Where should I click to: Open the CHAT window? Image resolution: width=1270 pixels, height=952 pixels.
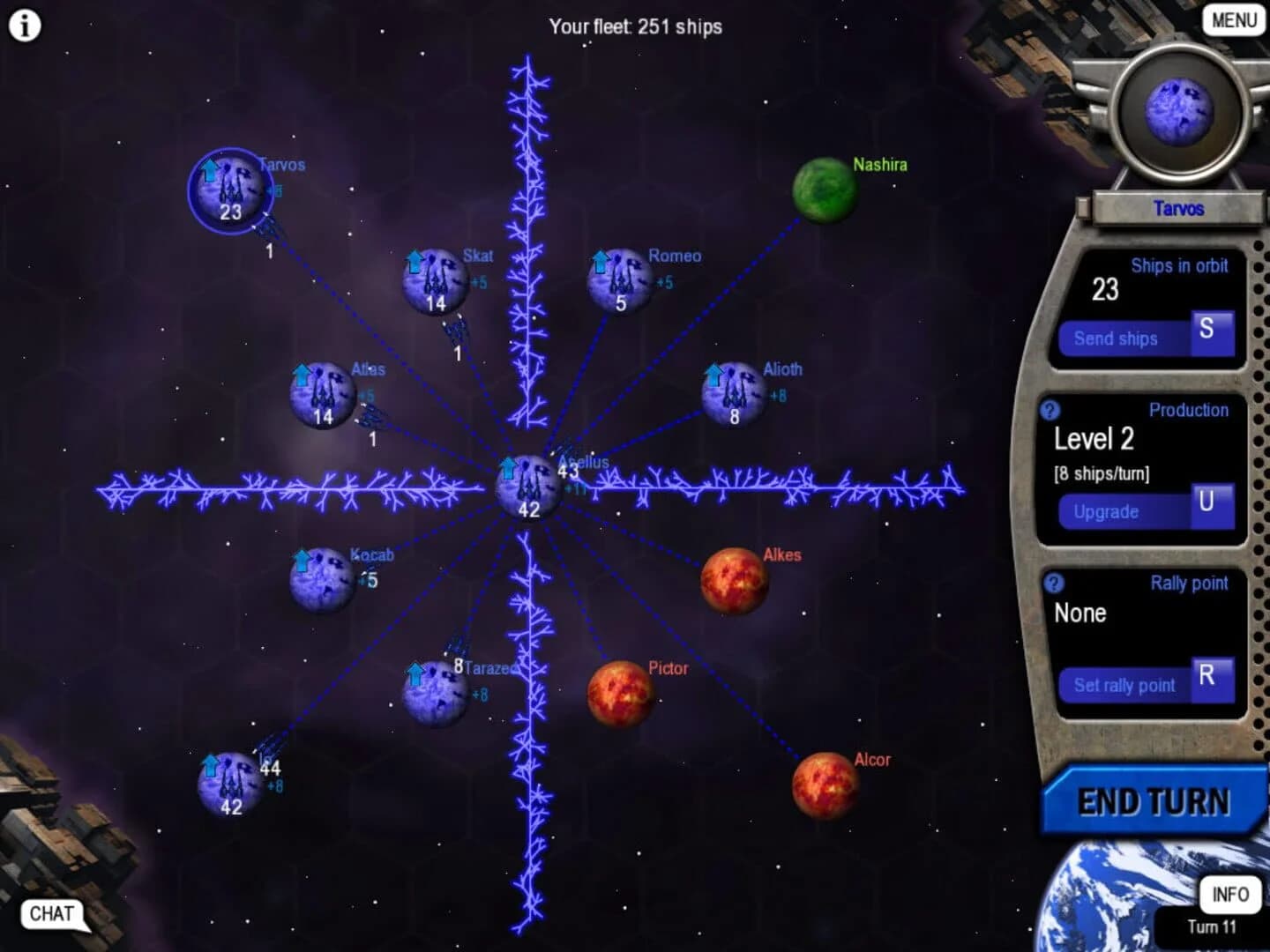click(x=51, y=914)
